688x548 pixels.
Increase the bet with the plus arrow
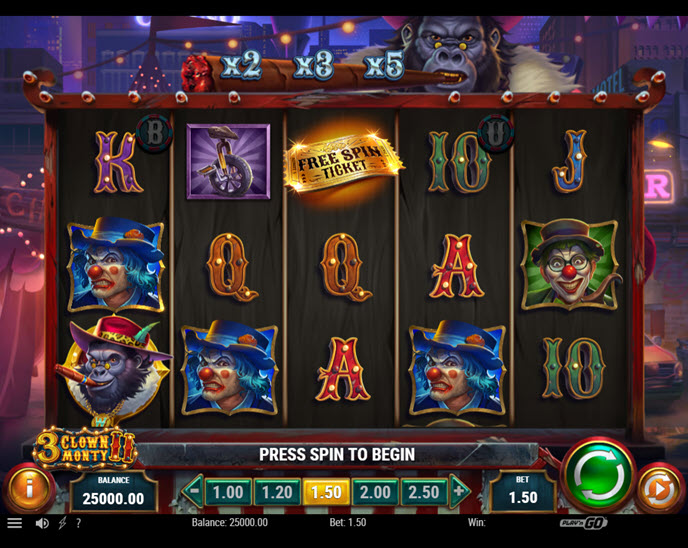point(460,491)
